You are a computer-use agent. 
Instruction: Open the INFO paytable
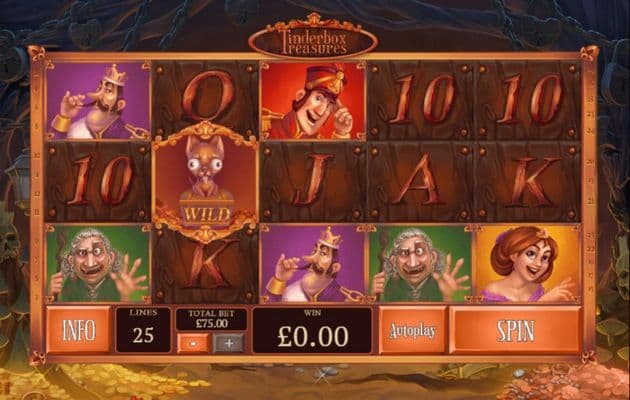[x=78, y=330]
